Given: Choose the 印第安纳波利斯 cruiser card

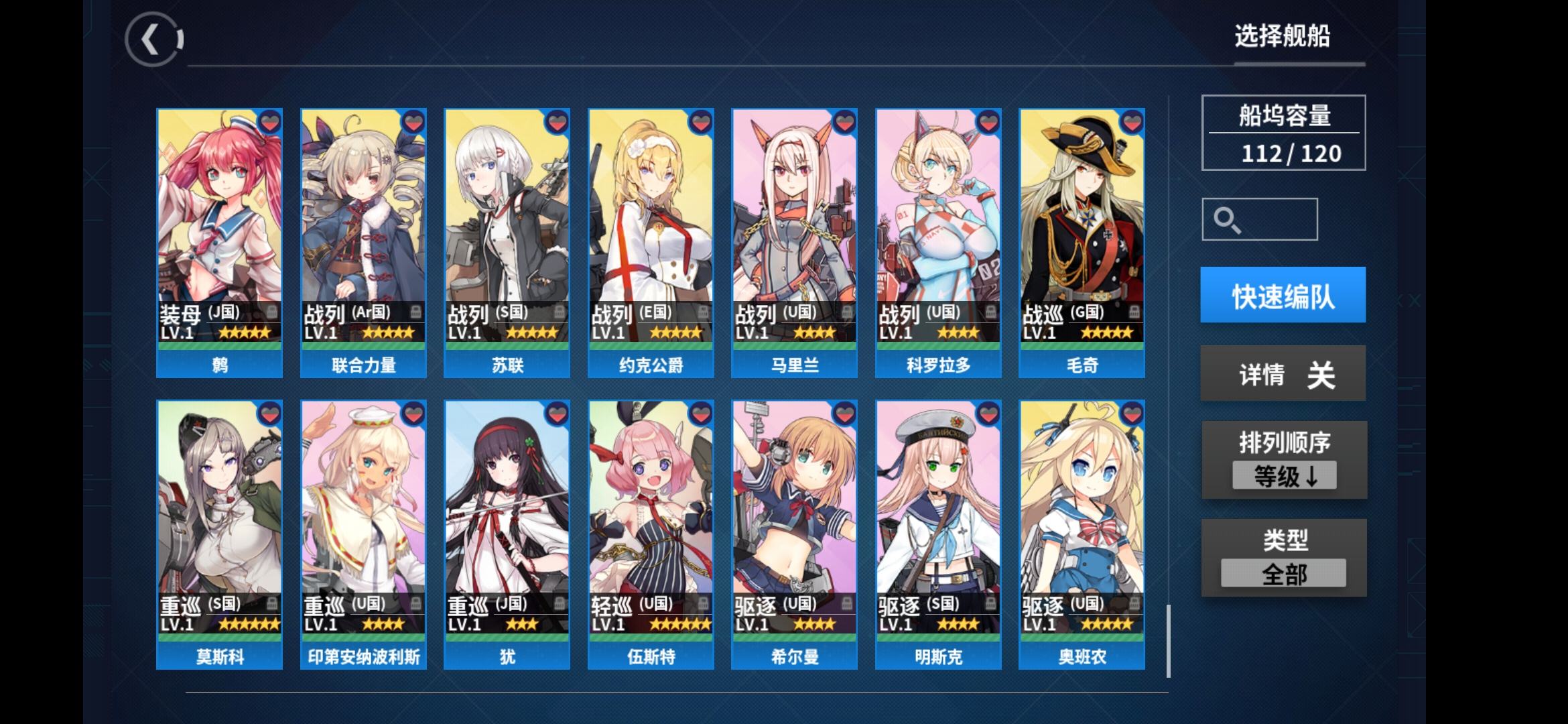Looking at the screenshot, I should pos(363,534).
